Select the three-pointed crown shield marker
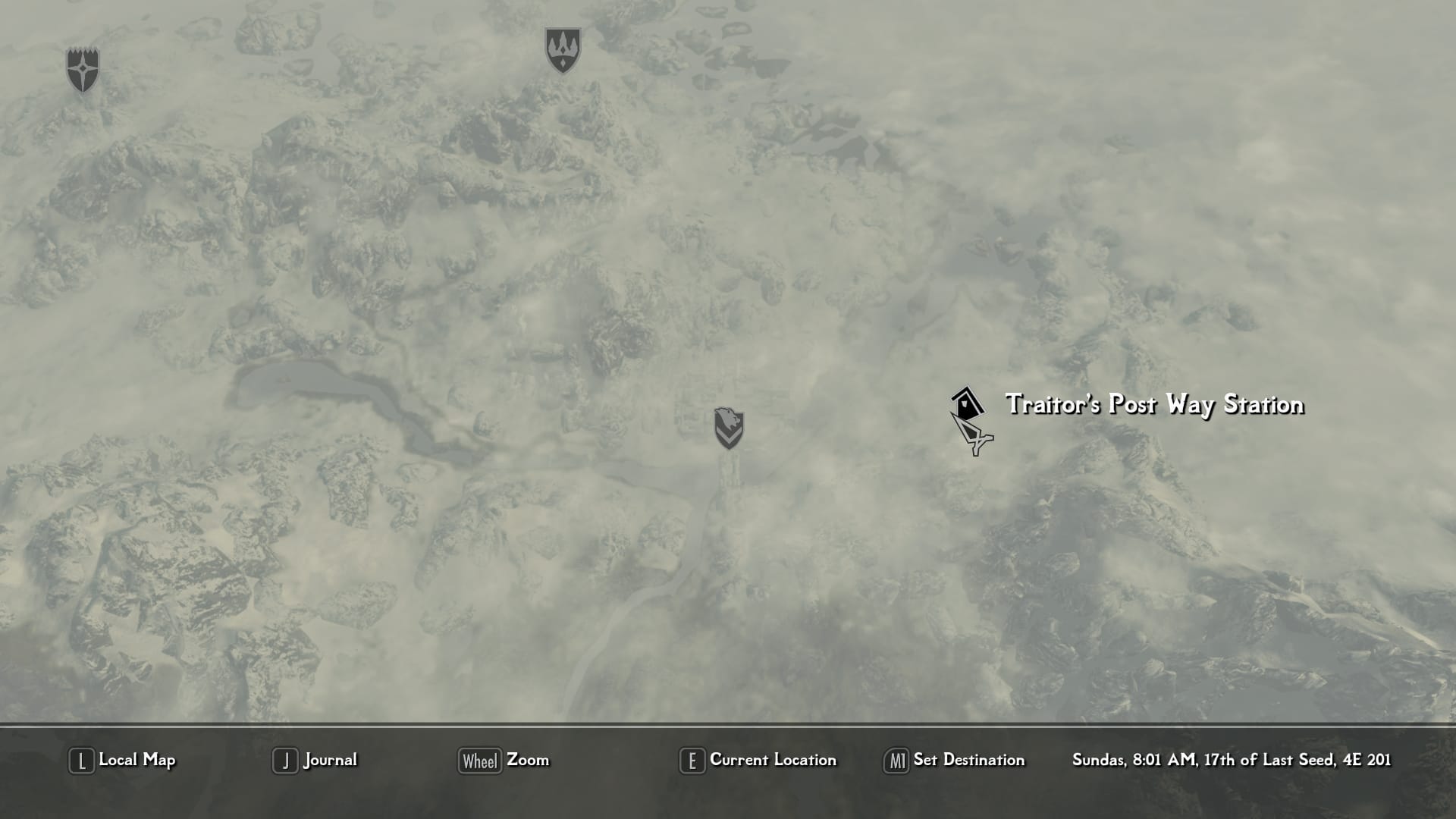 [x=563, y=51]
